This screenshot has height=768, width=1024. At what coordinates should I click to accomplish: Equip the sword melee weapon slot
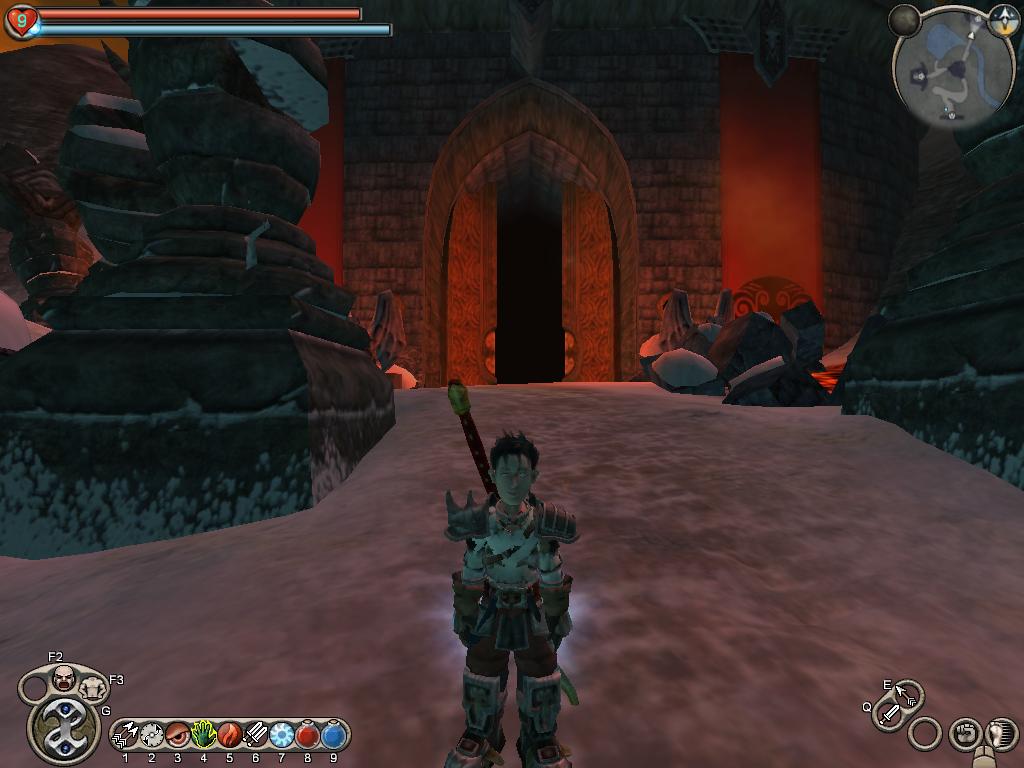pyautogui.click(x=889, y=714)
